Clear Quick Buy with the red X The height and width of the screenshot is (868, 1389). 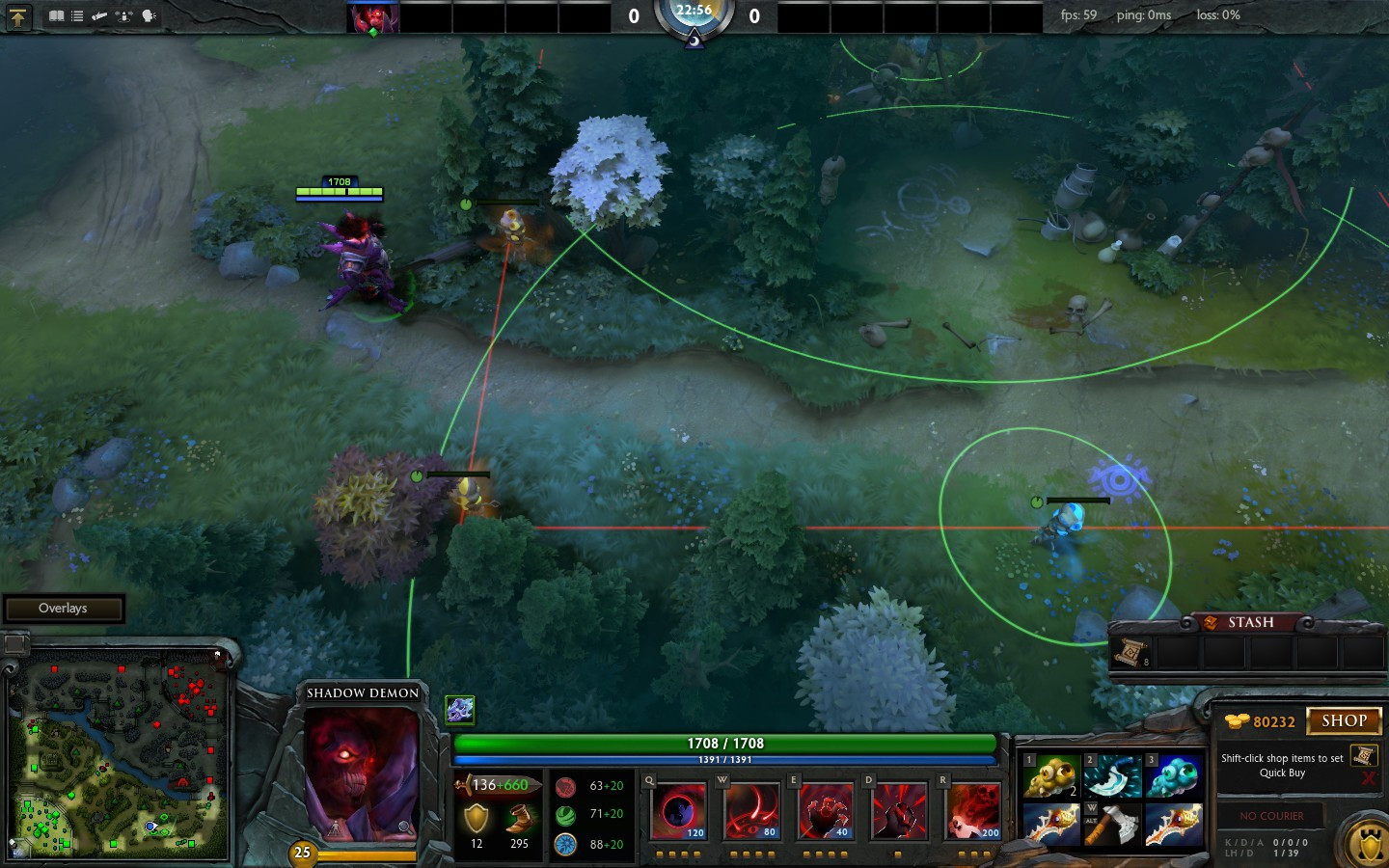click(1369, 778)
